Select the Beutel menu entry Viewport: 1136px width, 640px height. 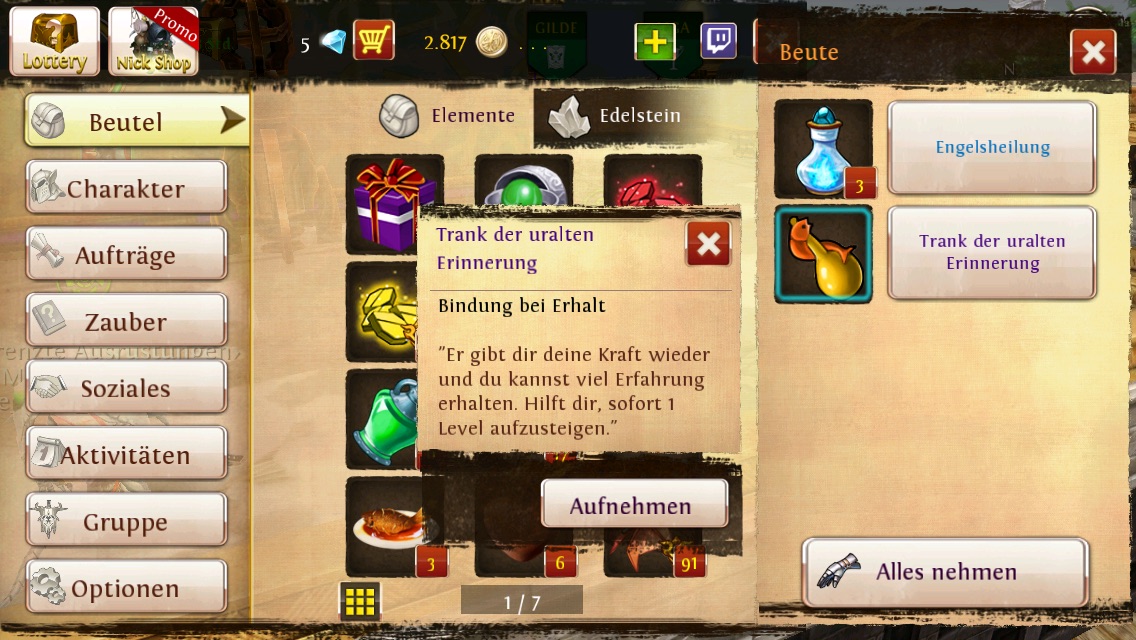click(137, 121)
